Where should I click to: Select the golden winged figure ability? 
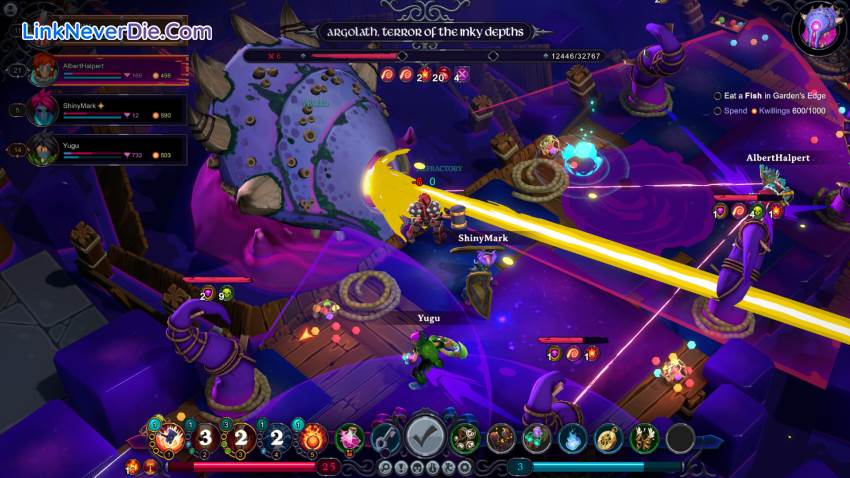(644, 437)
